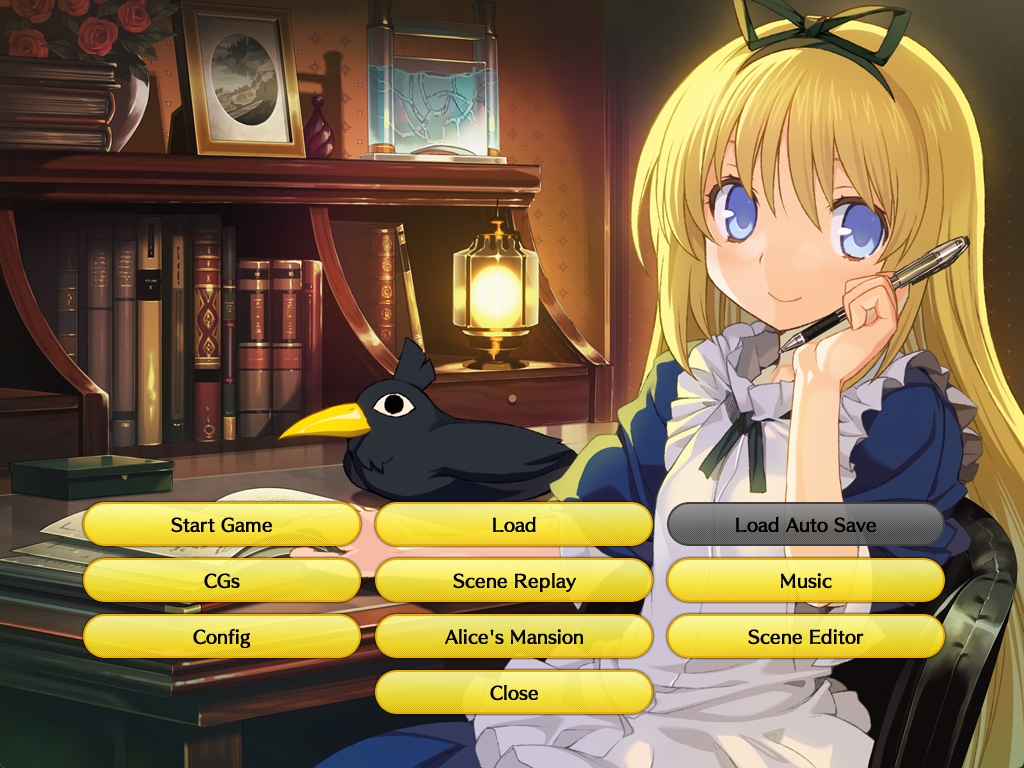
Task: Choose Scene Replay
Action: click(x=514, y=581)
